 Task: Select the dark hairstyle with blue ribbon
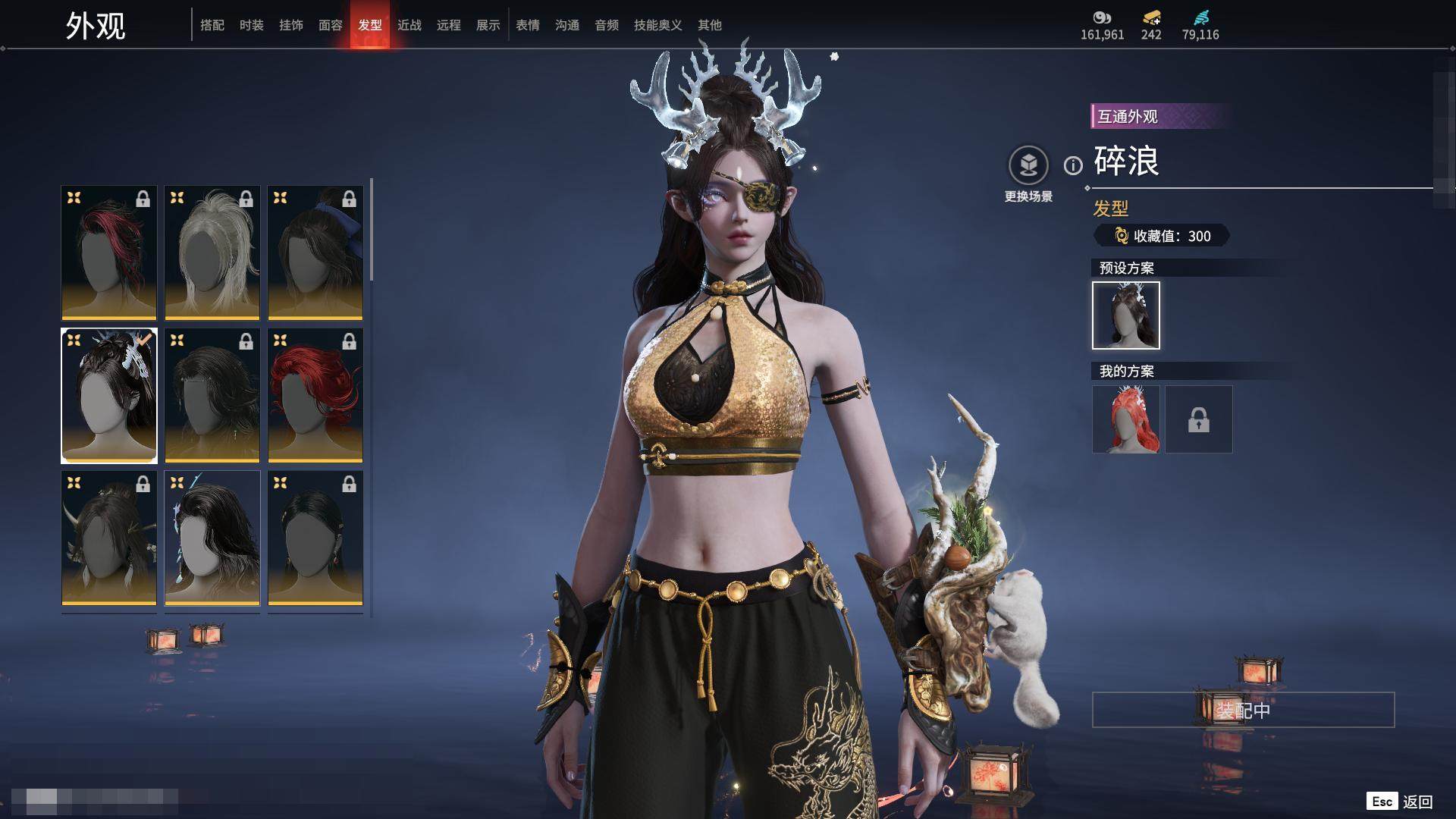point(315,253)
